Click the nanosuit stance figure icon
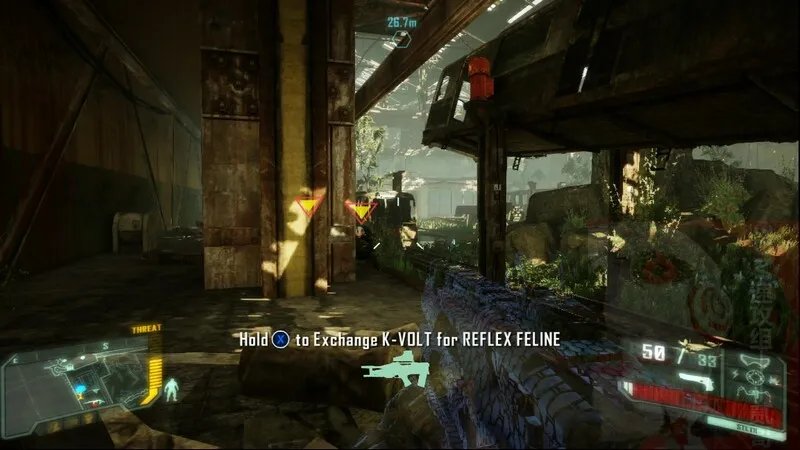800x450 pixels. (x=170, y=387)
